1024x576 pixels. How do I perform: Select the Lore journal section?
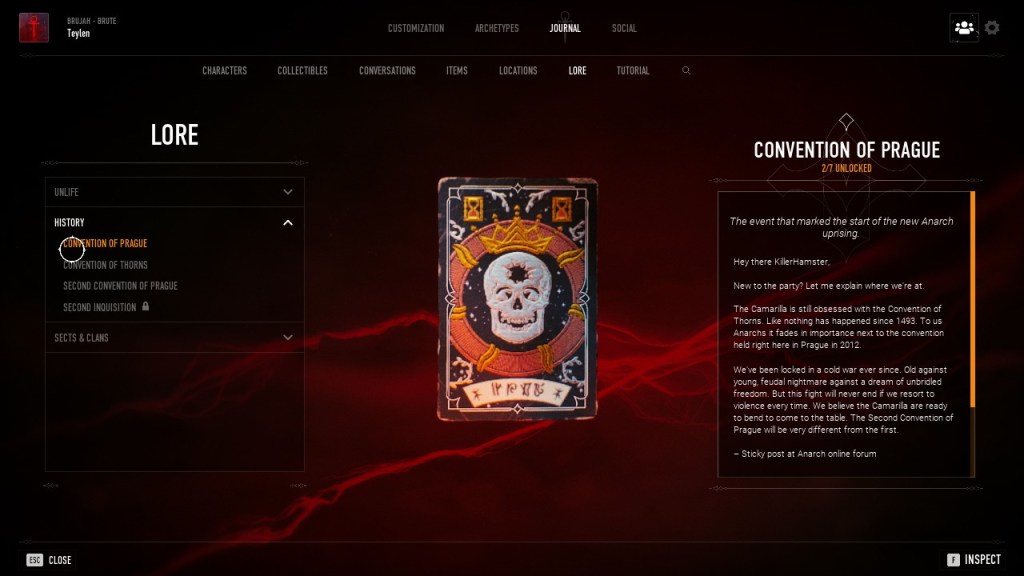pos(577,71)
